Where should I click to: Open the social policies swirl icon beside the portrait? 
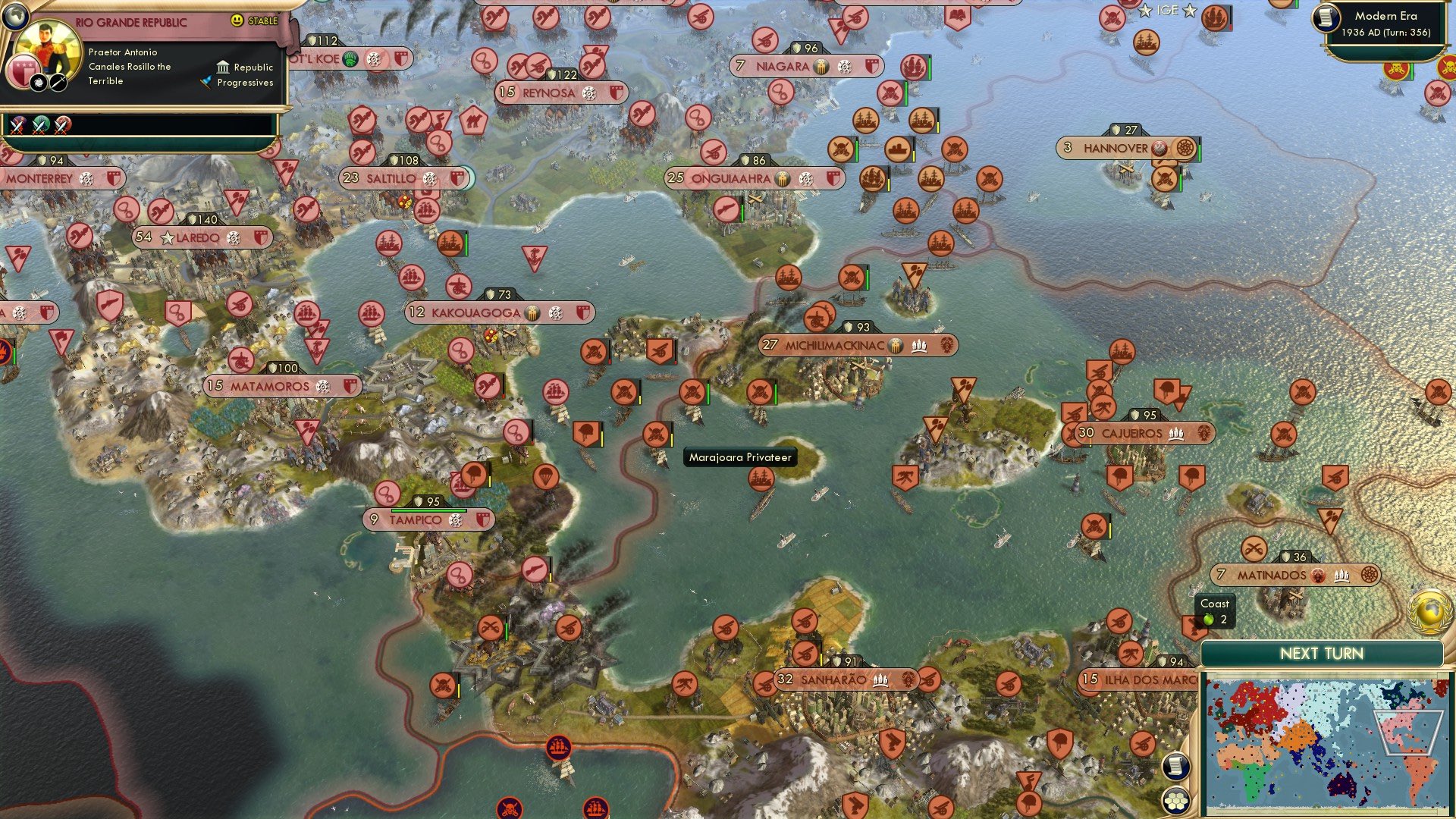point(38,83)
